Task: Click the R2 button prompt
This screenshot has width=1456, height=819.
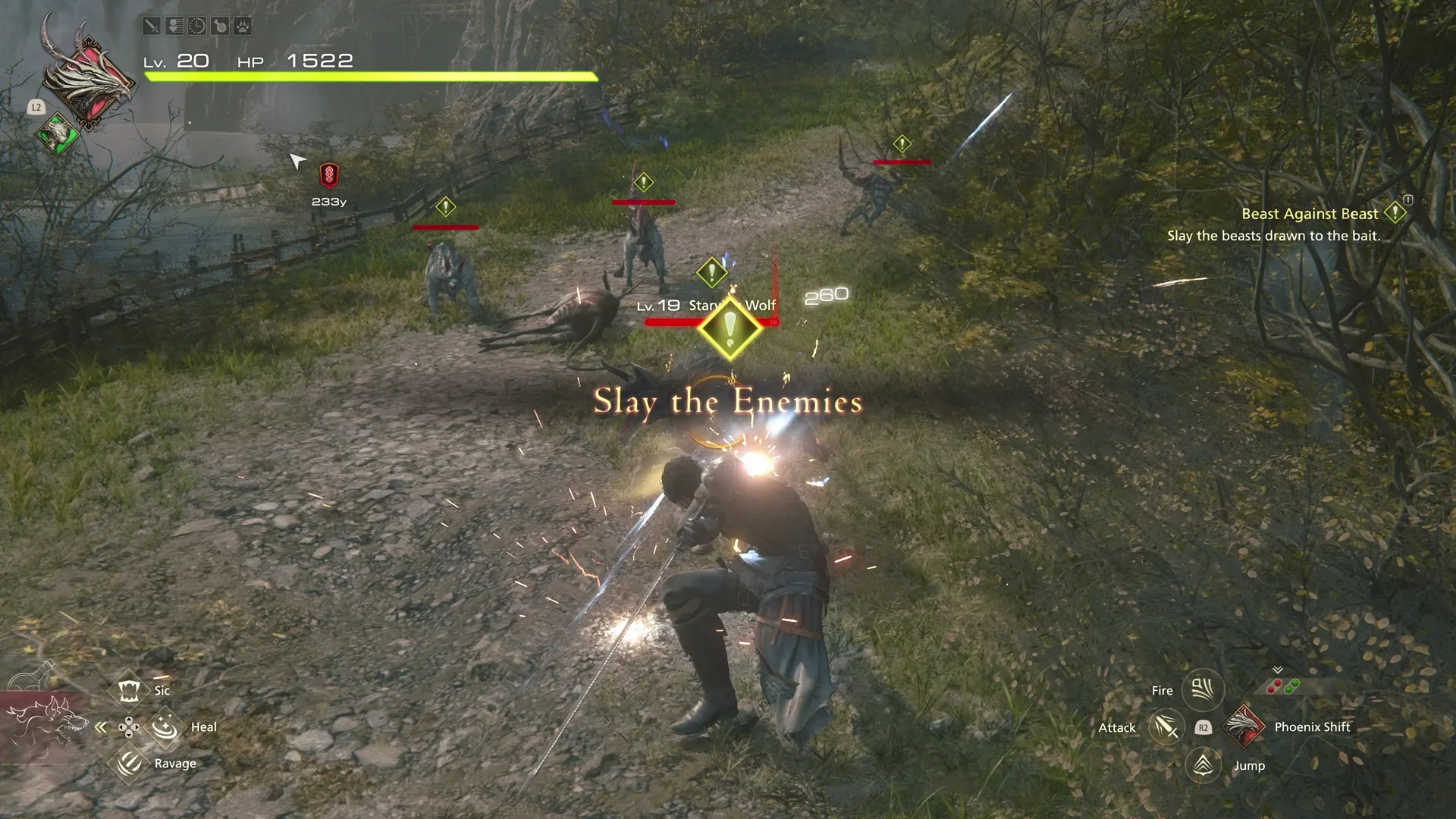Action: (x=1202, y=726)
